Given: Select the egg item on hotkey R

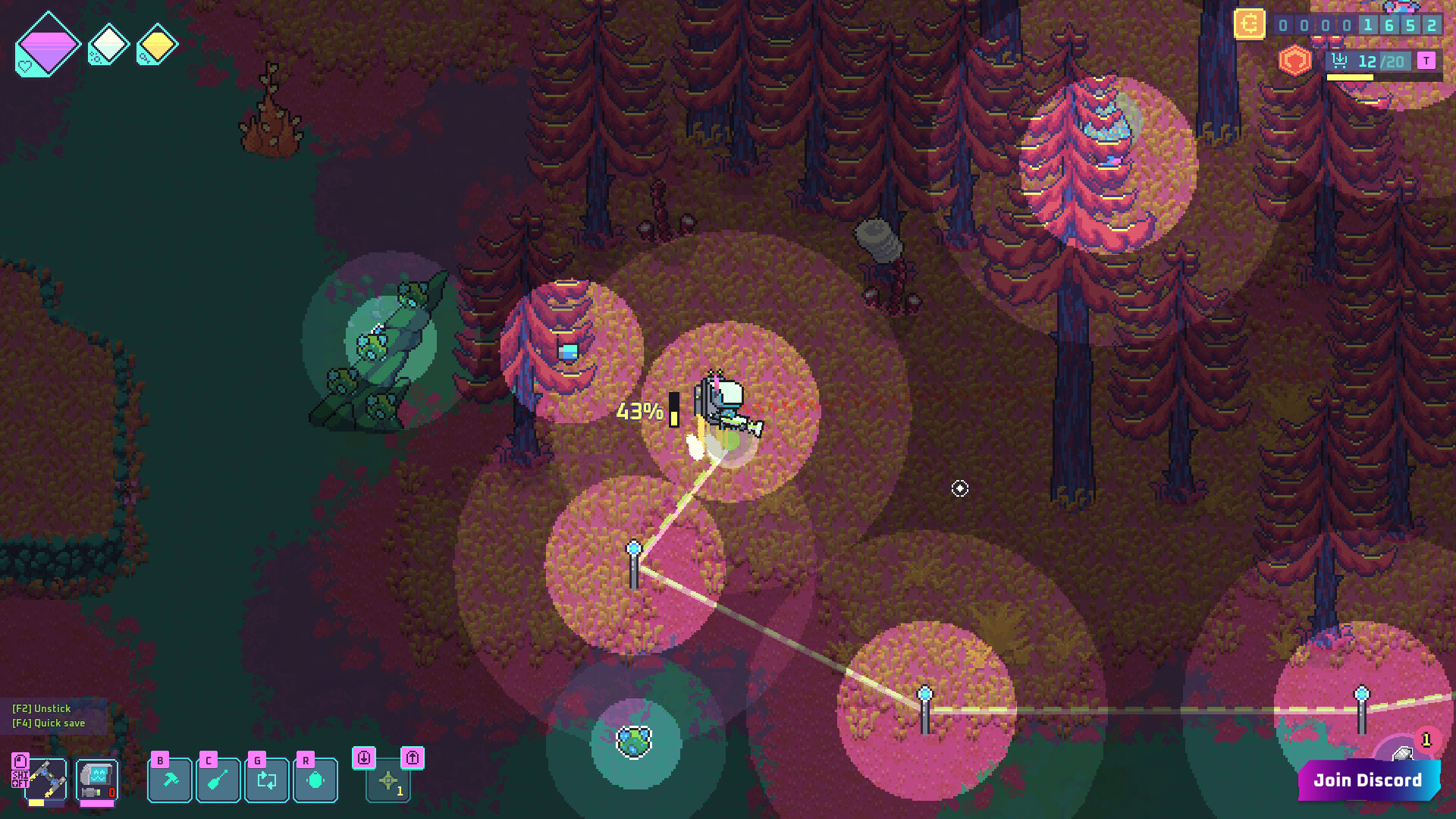Looking at the screenshot, I should (x=315, y=779).
